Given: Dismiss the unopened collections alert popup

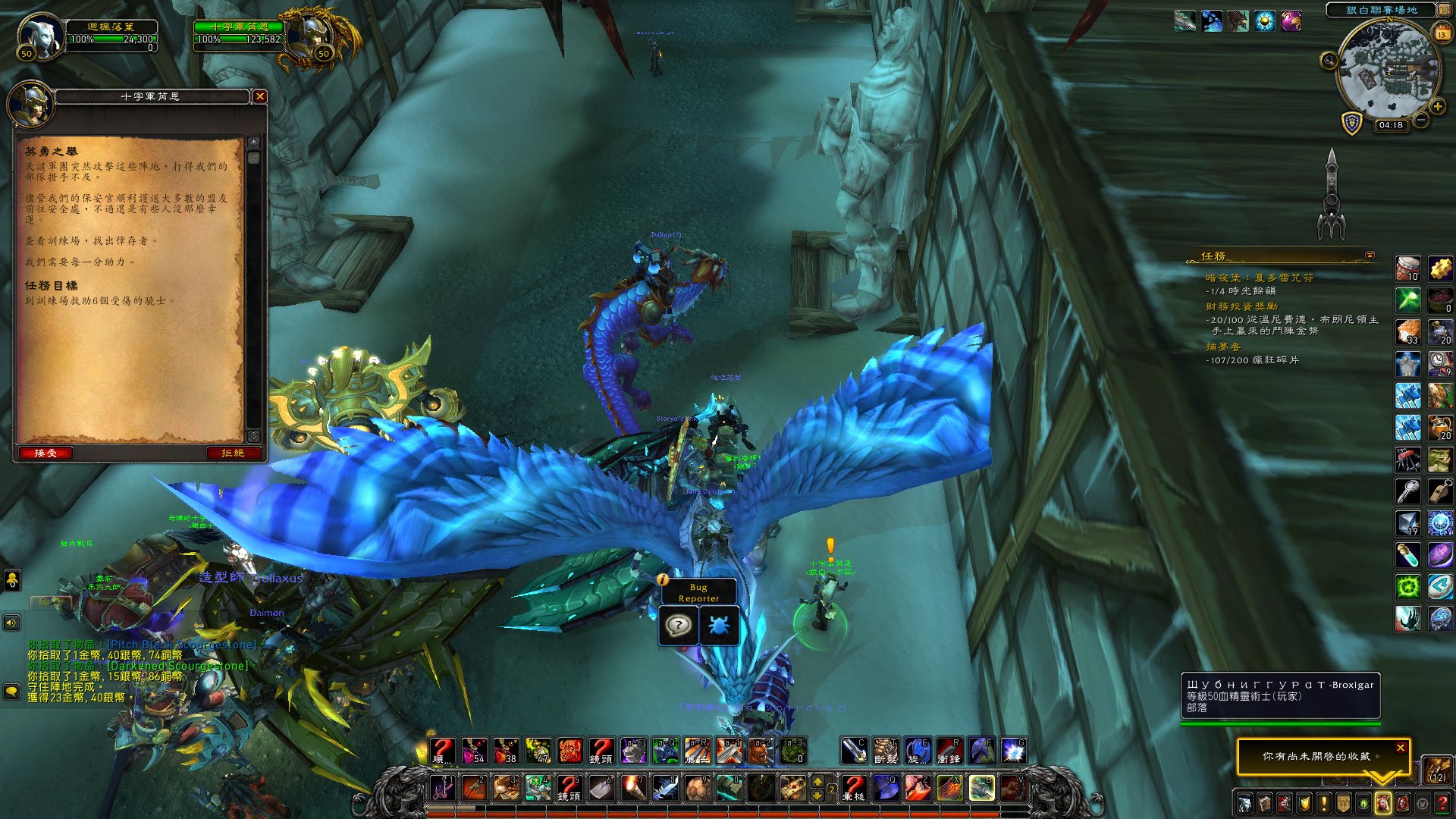Looking at the screenshot, I should coord(1400,748).
